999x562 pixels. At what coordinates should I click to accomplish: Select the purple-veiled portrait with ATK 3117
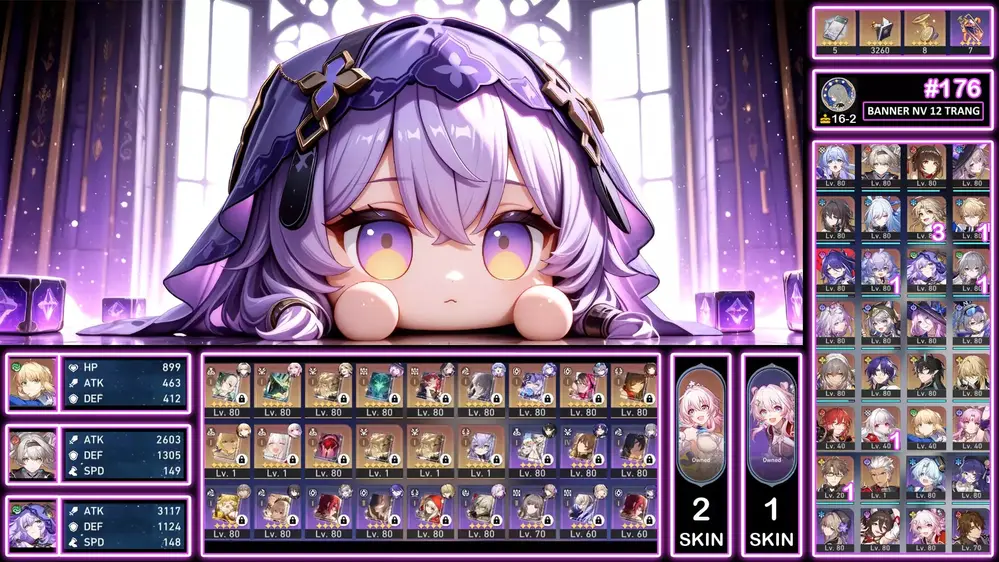click(x=32, y=523)
